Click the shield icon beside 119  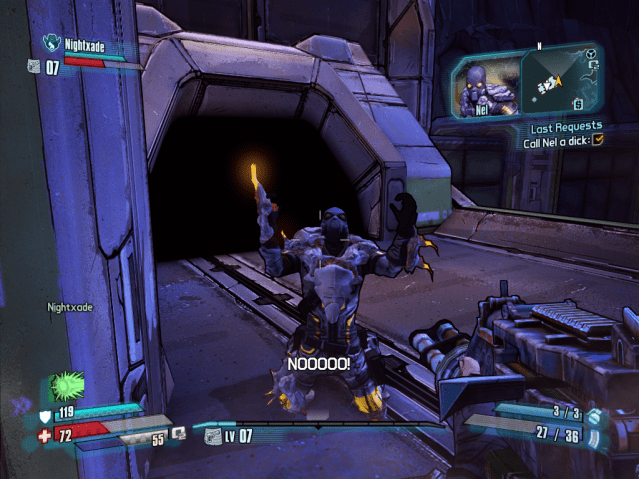tap(44, 414)
